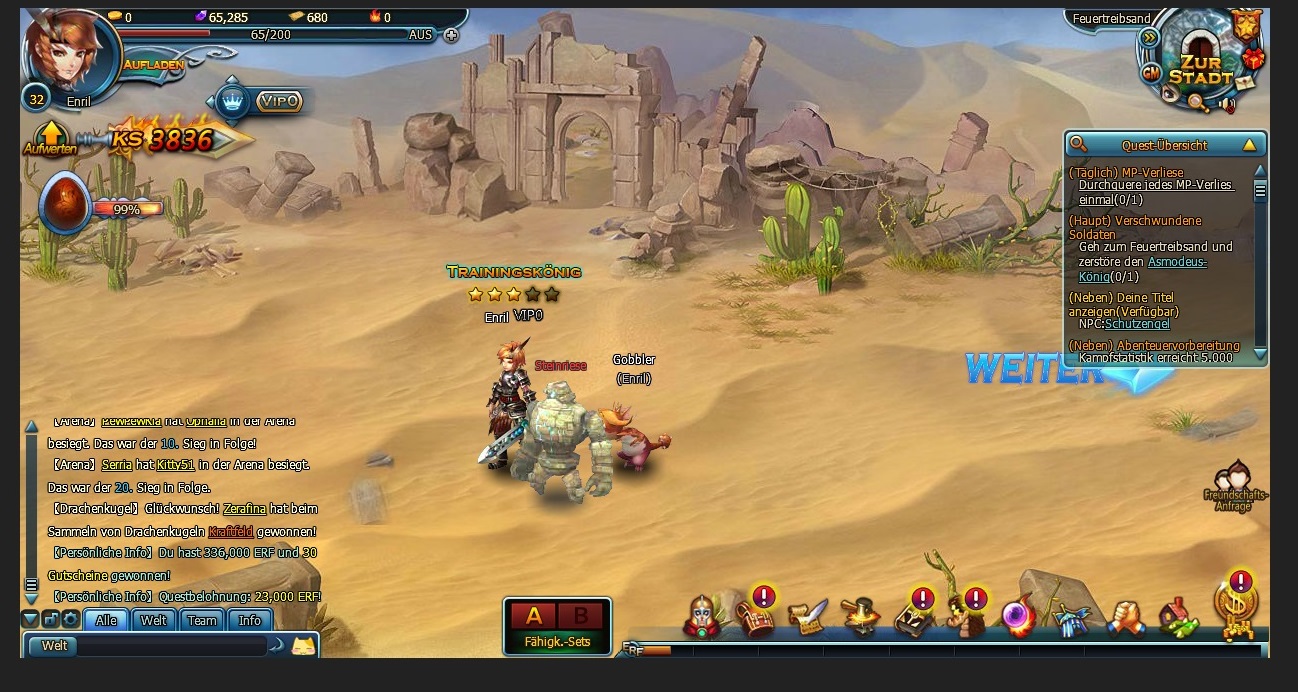This screenshot has width=1298, height=692.
Task: Open the Aufladen recharge button
Action: (153, 64)
